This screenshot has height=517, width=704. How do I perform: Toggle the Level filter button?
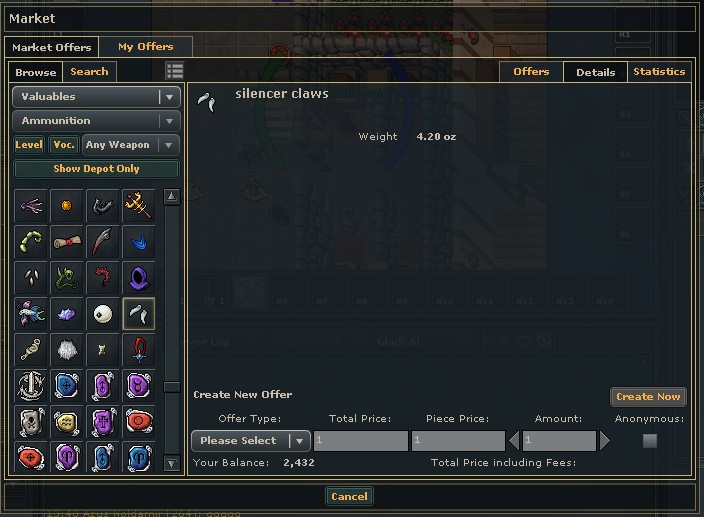(28, 145)
